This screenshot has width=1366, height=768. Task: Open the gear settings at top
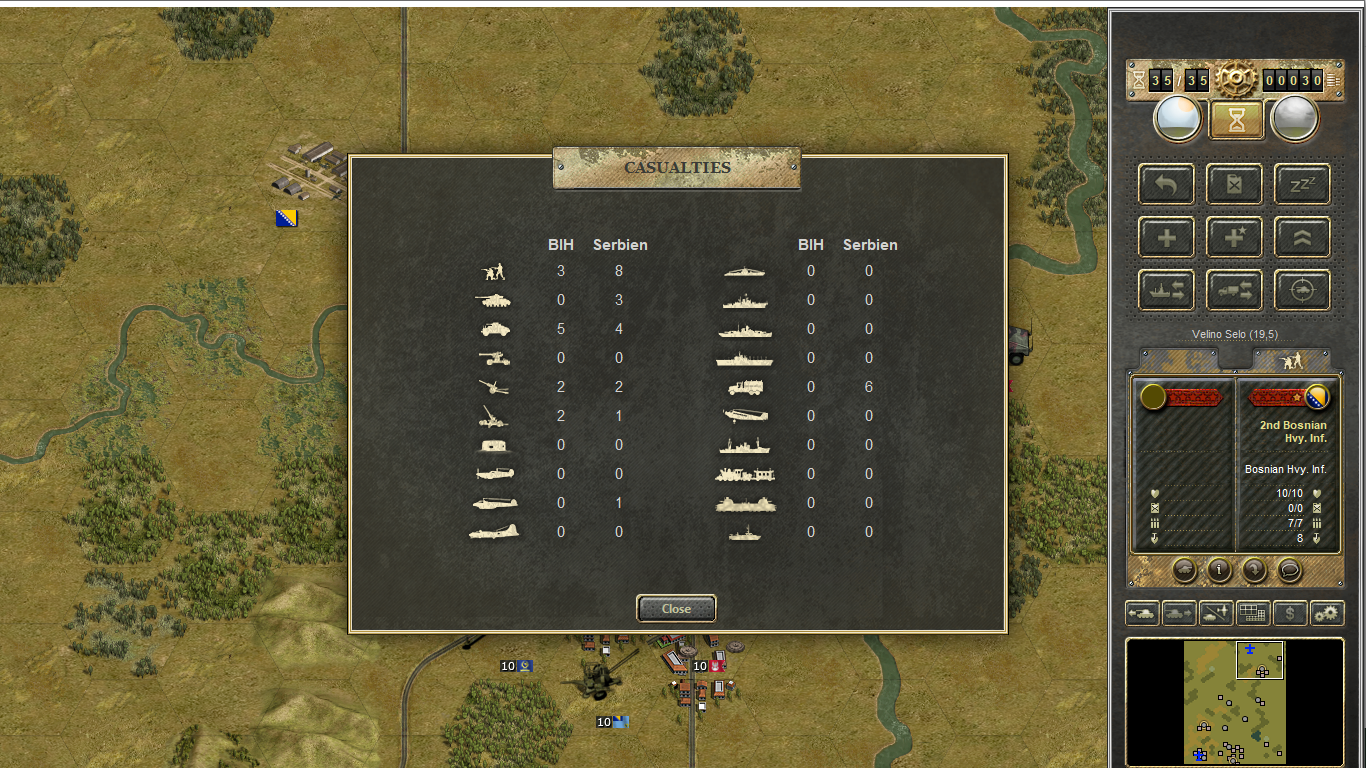tap(1236, 79)
